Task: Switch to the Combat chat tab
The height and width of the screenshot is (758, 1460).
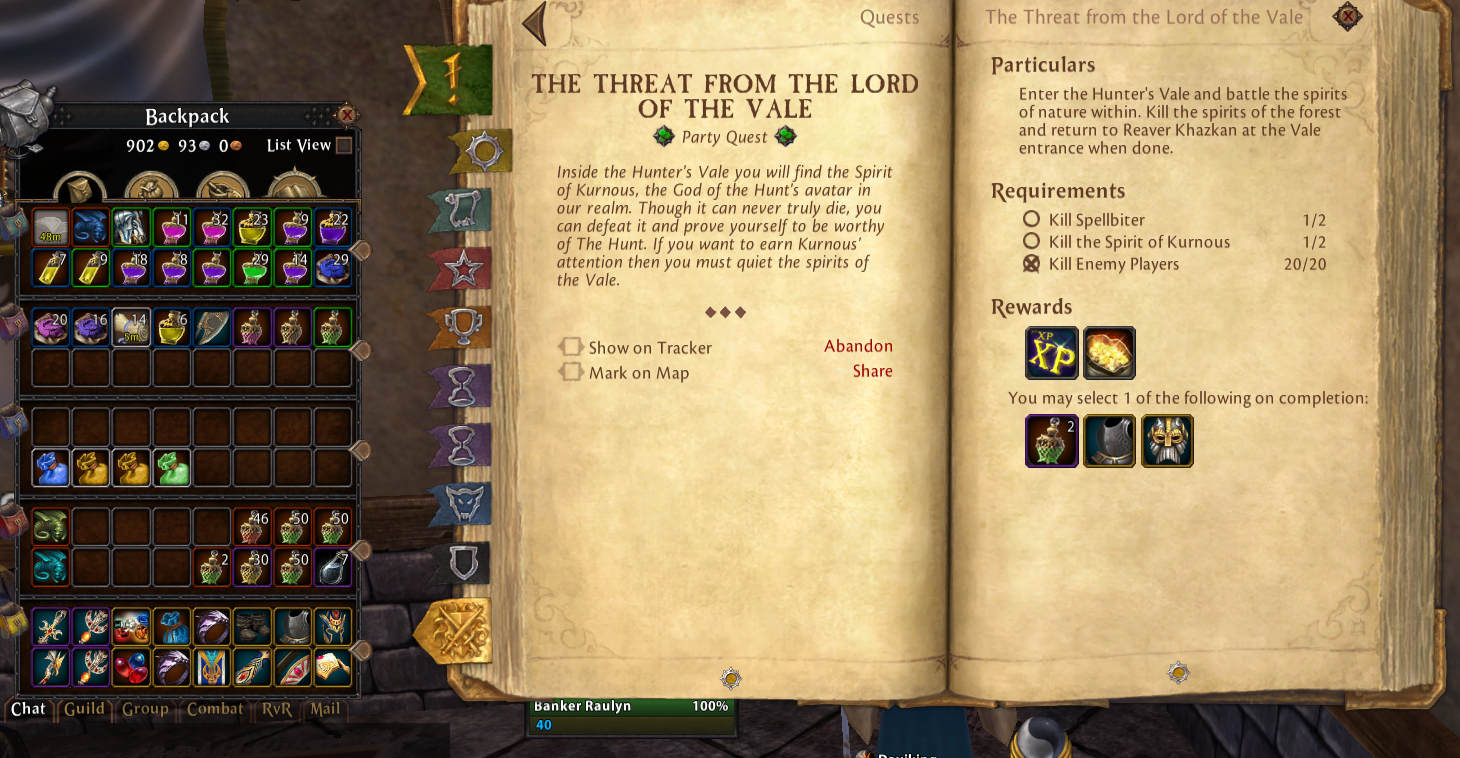Action: (215, 709)
